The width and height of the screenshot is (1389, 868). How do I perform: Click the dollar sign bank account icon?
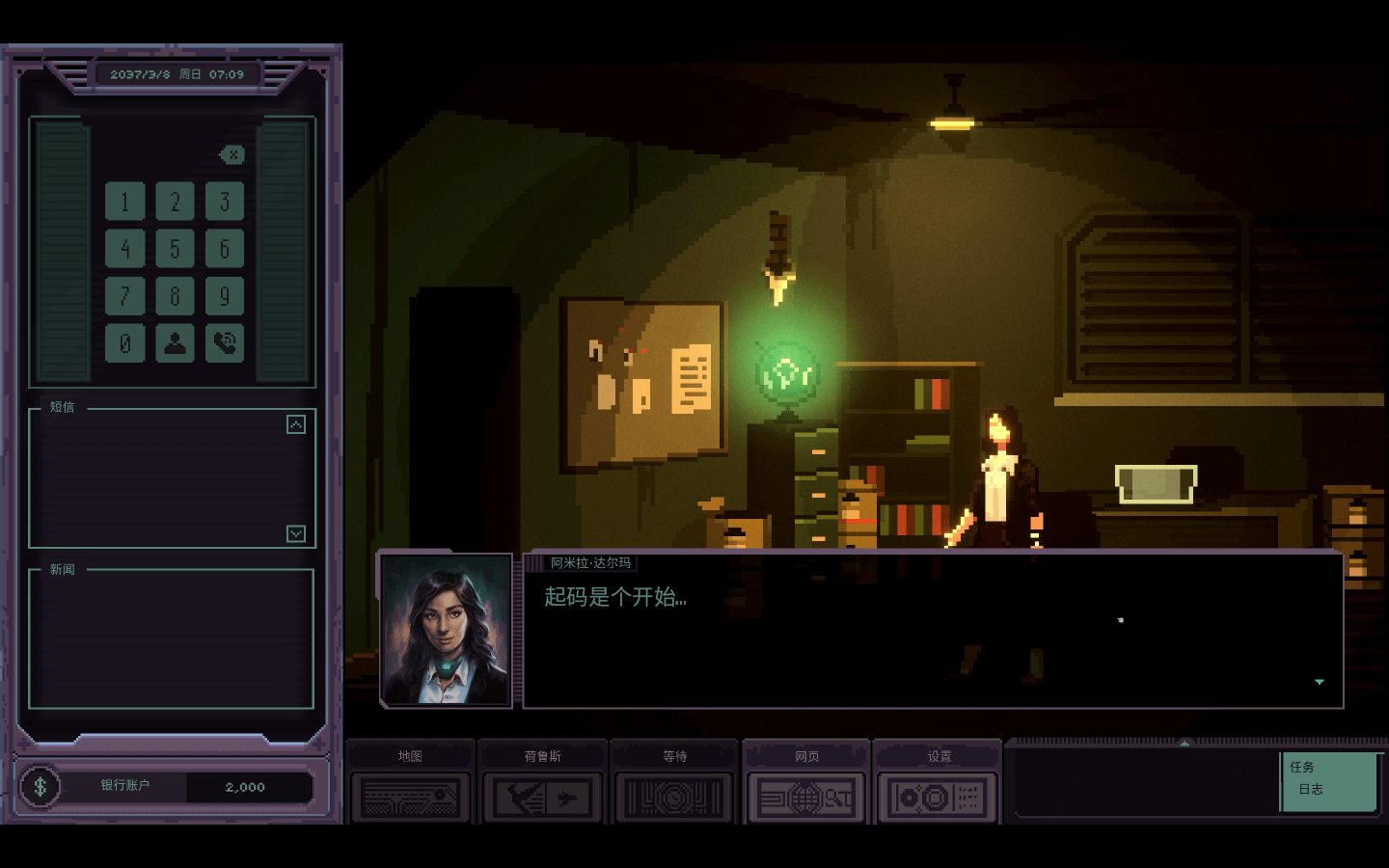41,786
